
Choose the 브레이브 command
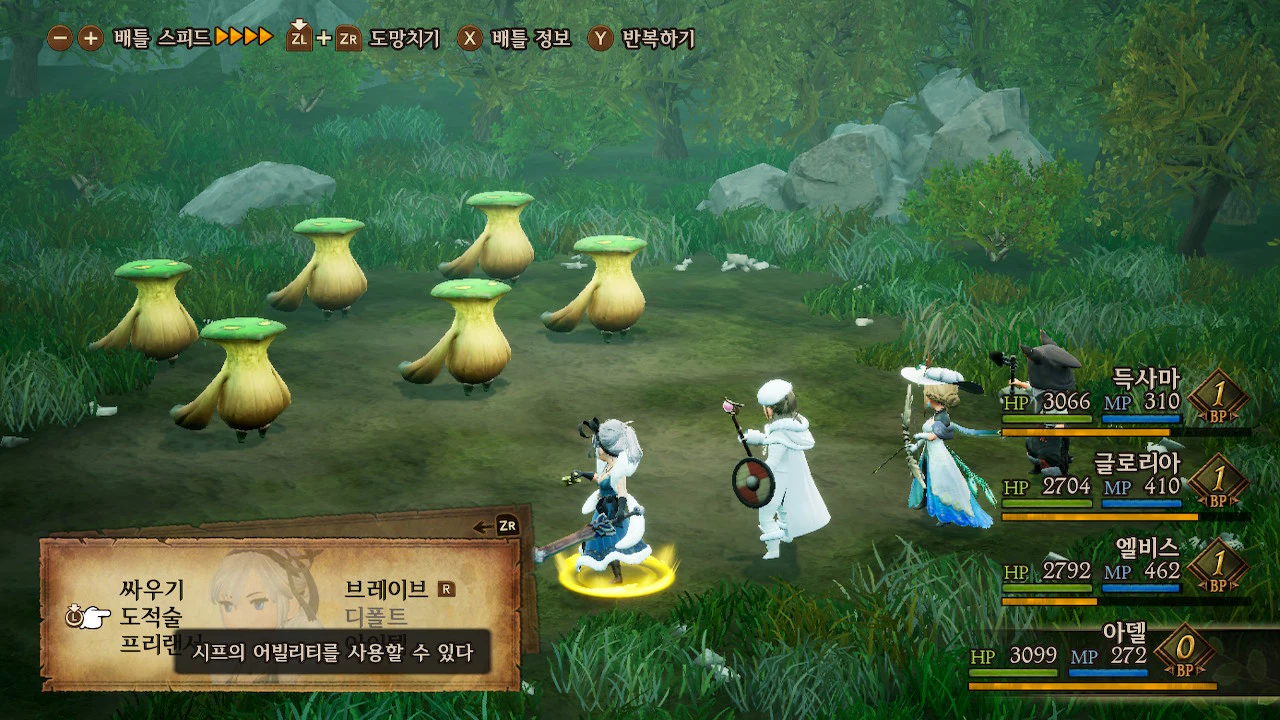click(386, 589)
